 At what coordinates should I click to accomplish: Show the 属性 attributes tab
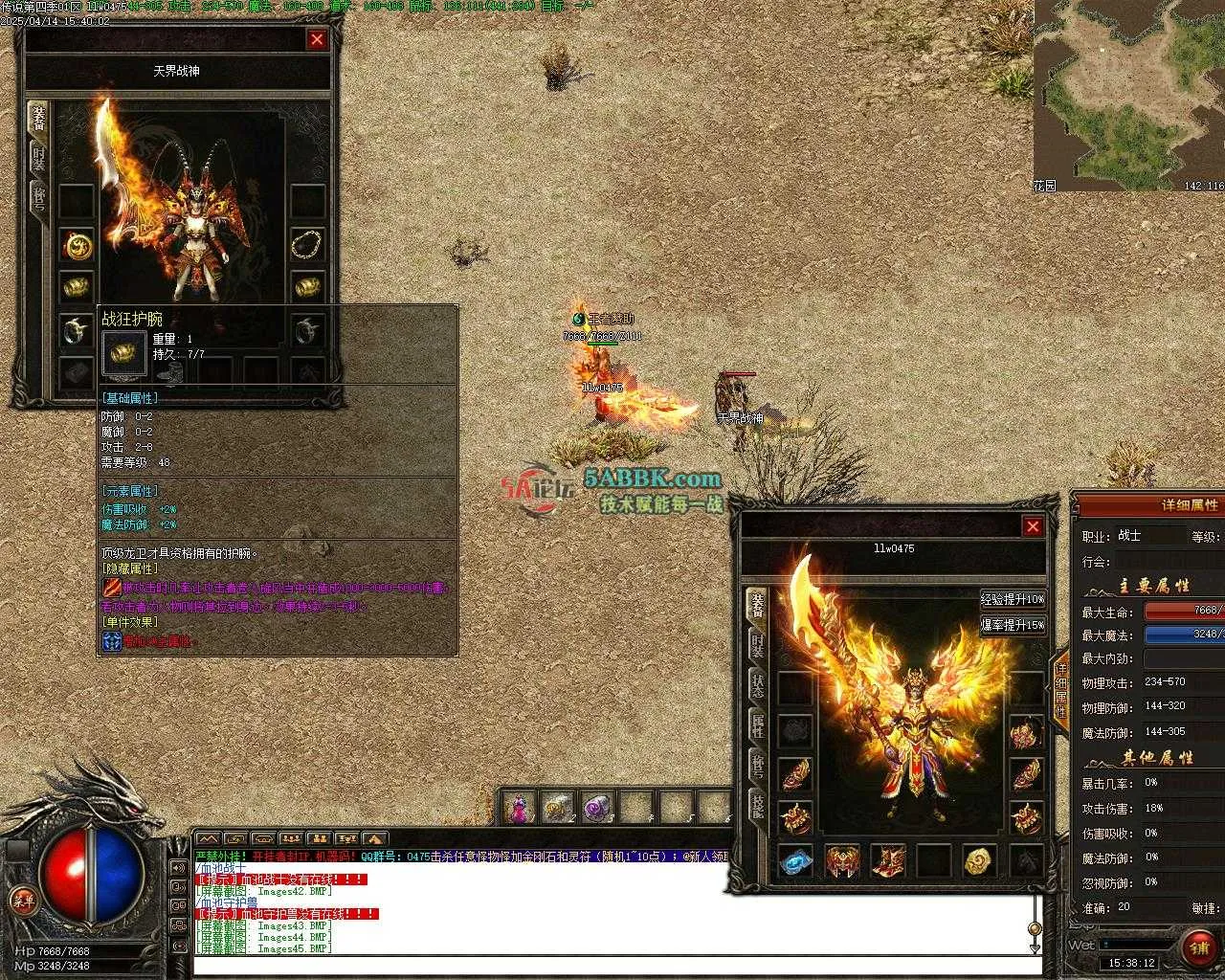click(x=757, y=725)
